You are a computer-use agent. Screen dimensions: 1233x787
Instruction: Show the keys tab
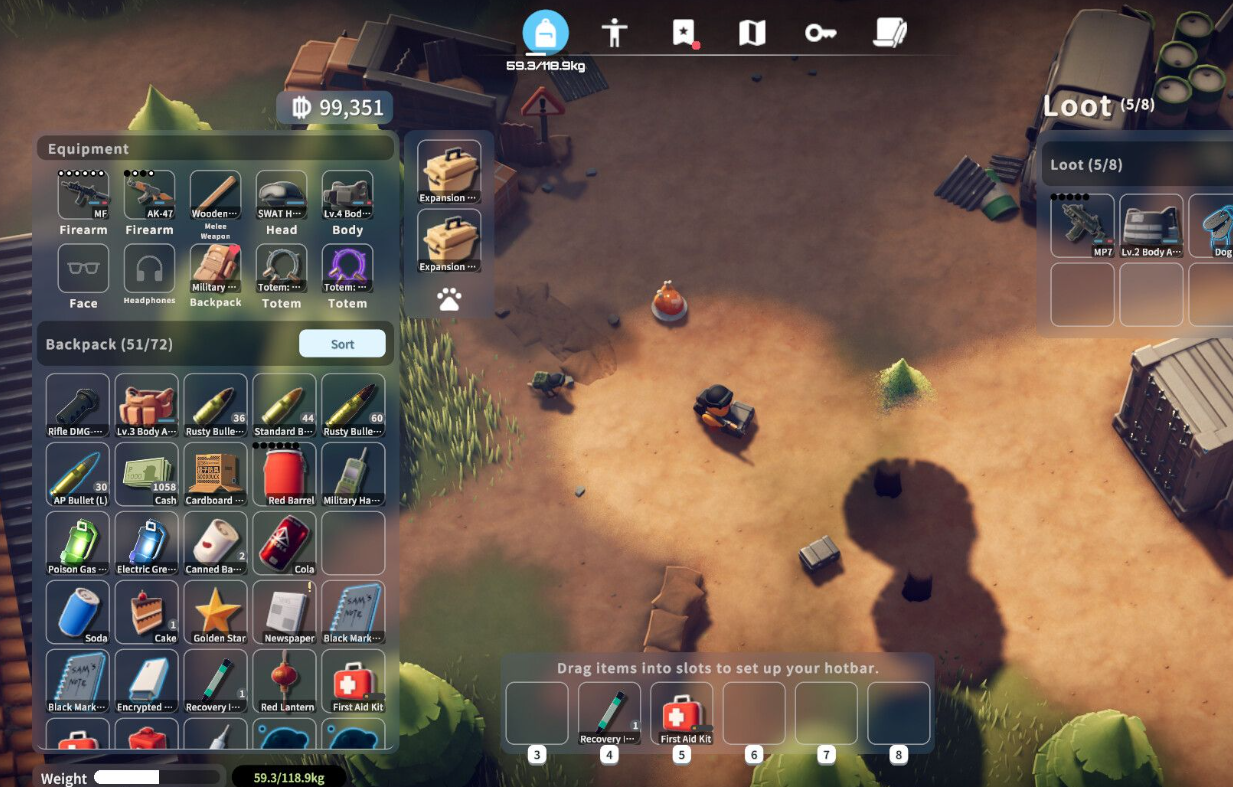(820, 33)
